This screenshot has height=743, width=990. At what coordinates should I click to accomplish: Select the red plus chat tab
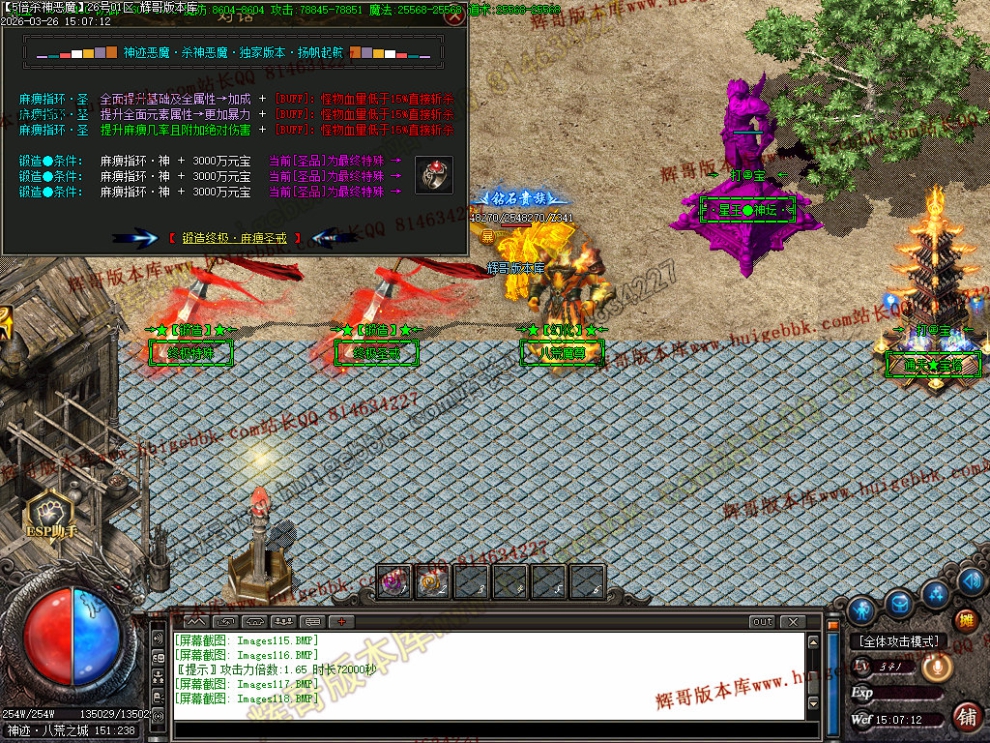340,621
